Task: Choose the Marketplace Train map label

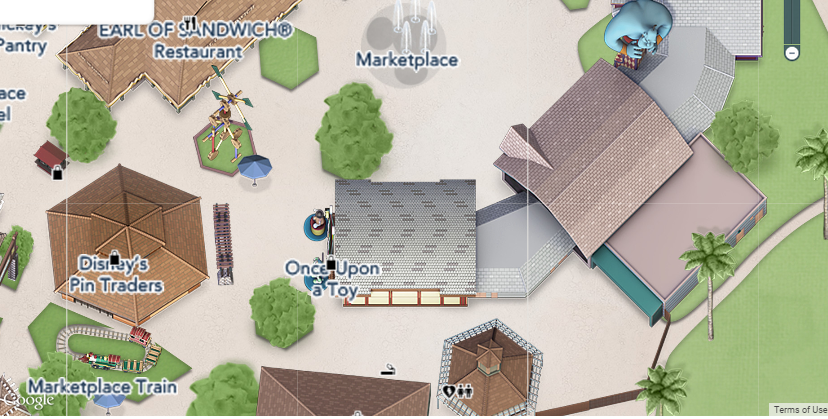Action: point(102,386)
